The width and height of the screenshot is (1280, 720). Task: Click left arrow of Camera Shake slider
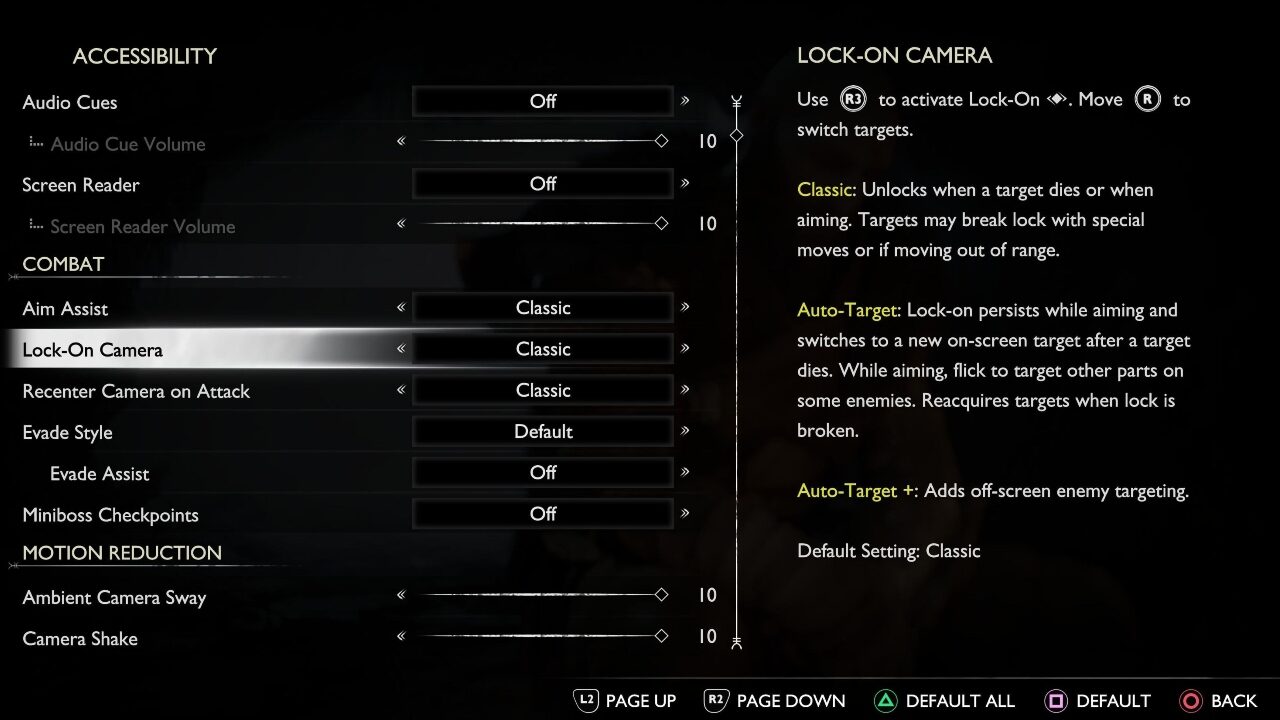pyautogui.click(x=401, y=636)
